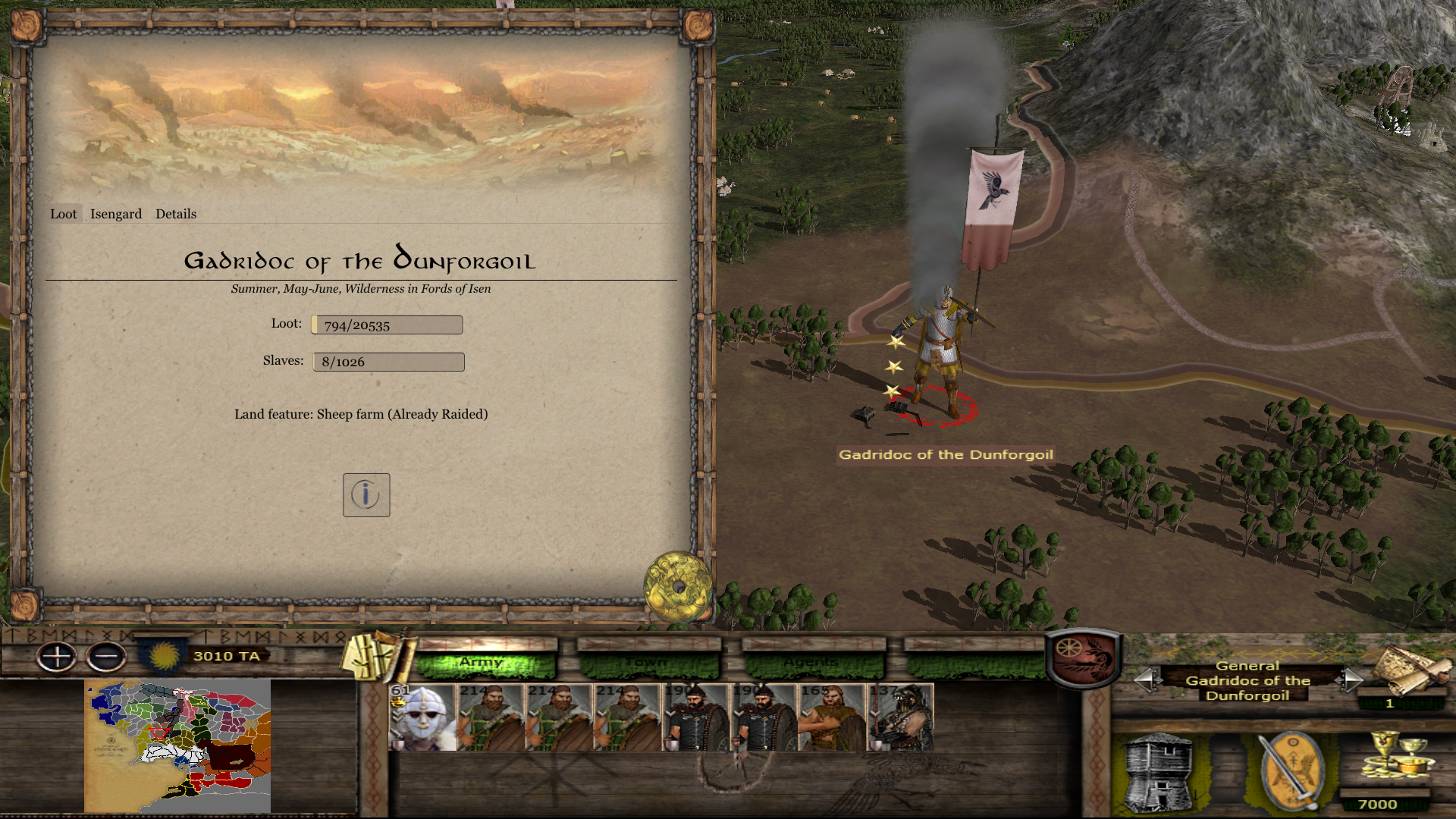Open the Isengard tab

pyautogui.click(x=116, y=214)
